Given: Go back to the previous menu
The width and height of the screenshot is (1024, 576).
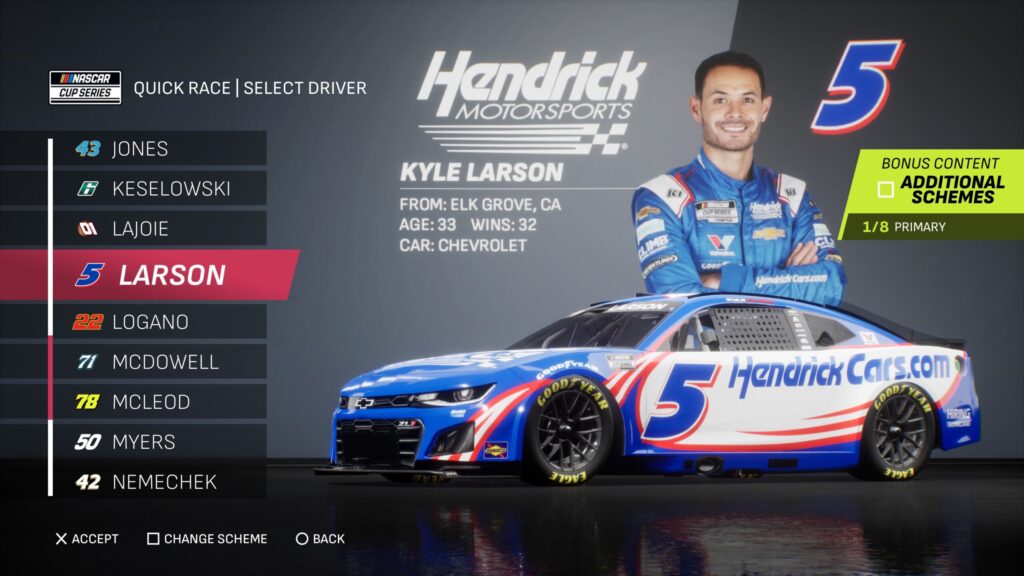Looking at the screenshot, I should 320,539.
